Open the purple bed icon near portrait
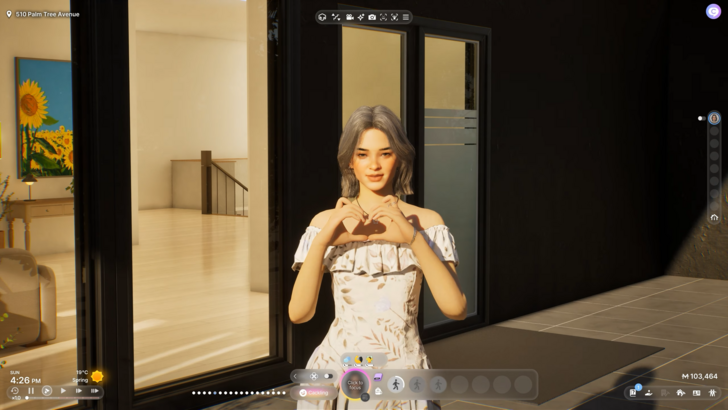Image resolution: width=728 pixels, height=410 pixels. point(378,376)
